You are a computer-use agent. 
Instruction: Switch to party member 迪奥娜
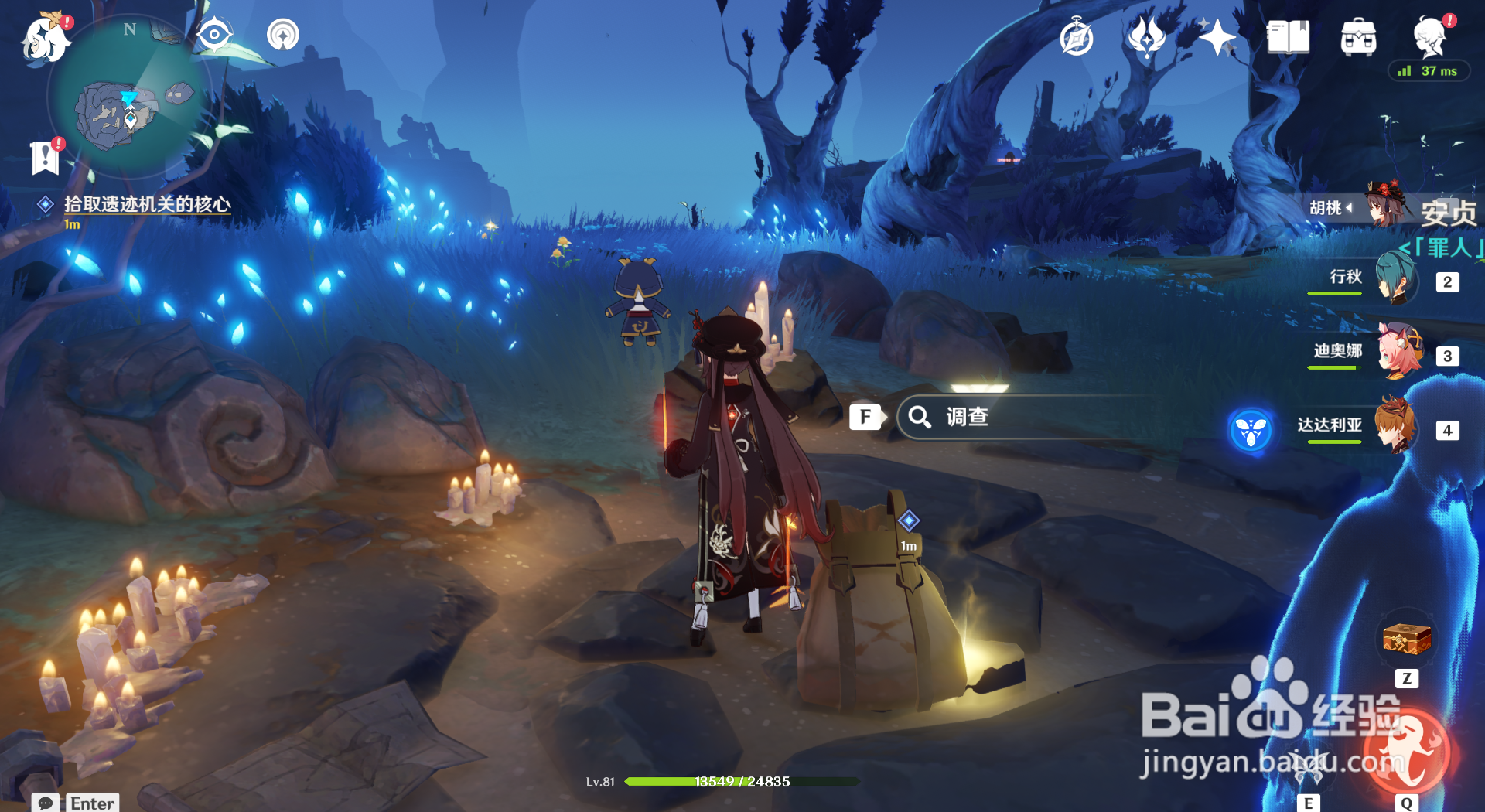(x=1398, y=354)
